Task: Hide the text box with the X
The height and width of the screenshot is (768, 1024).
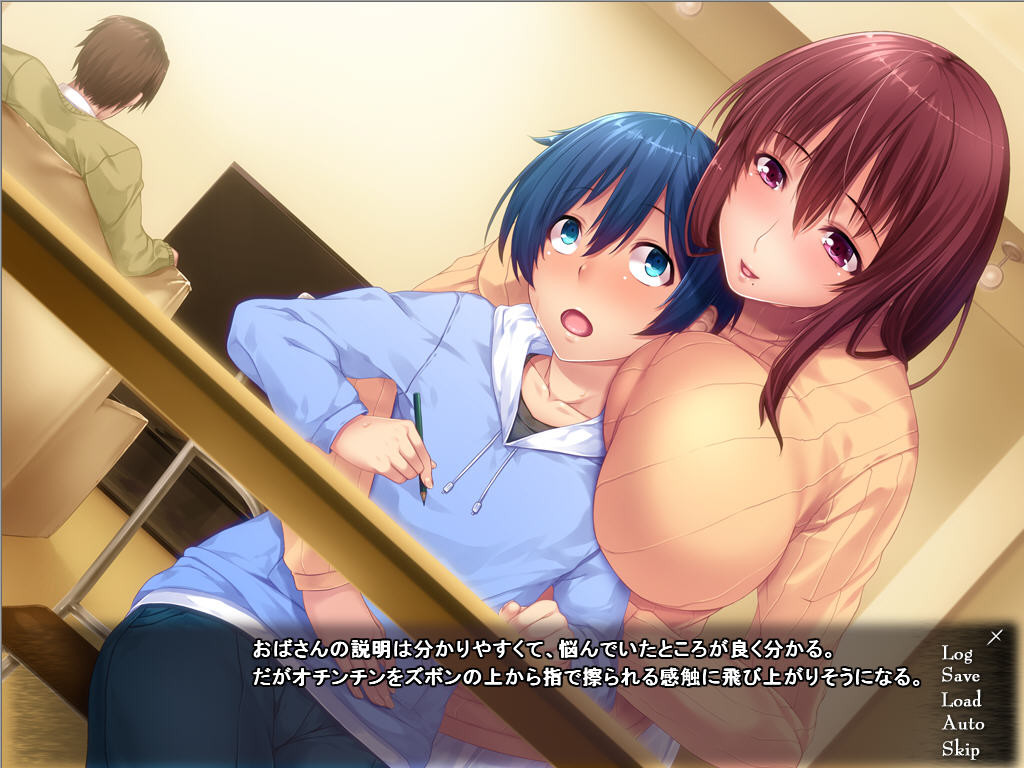Action: click(995, 635)
